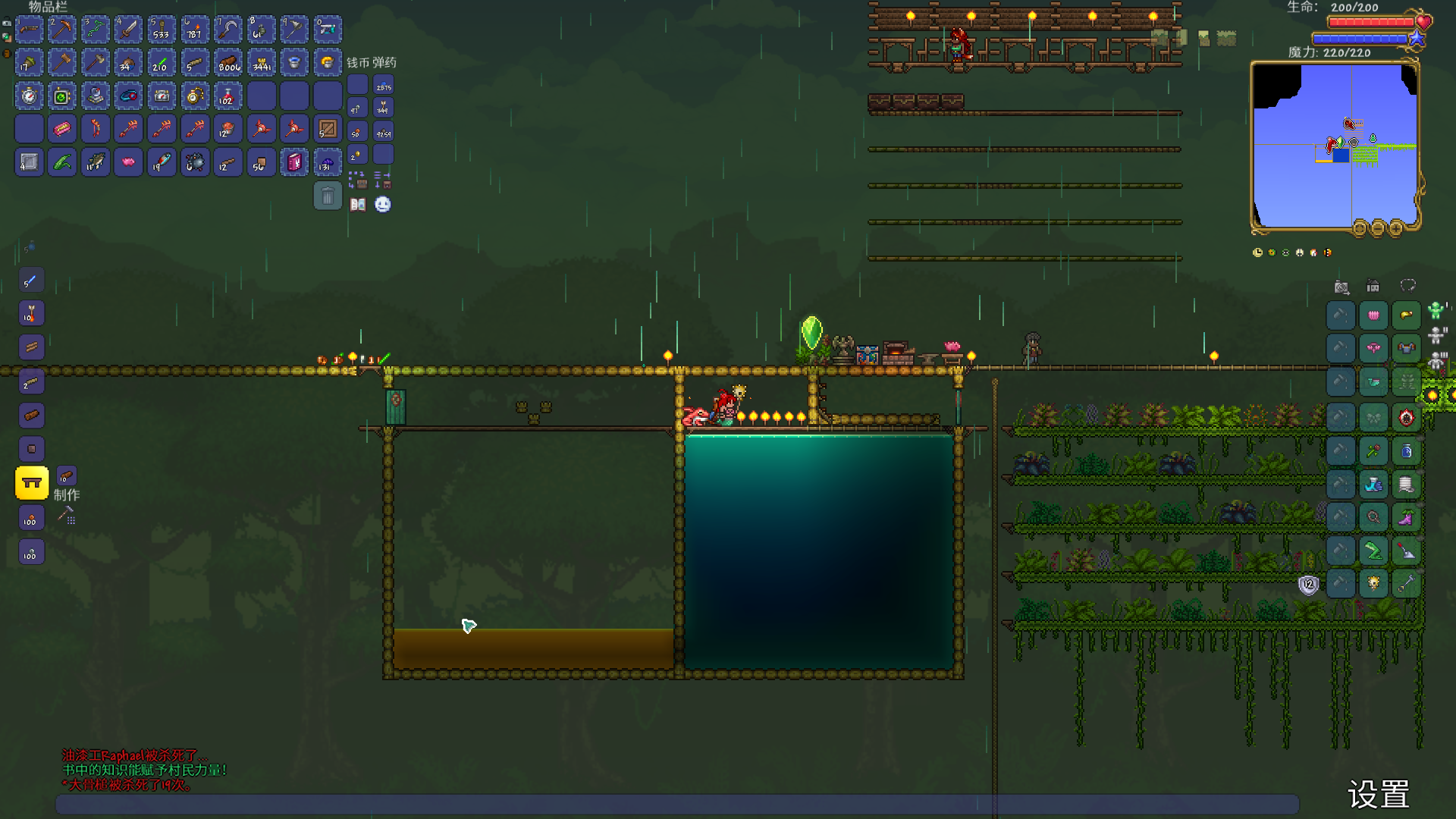Pick the torch stack of 787
Screen dimensions: 1456x819
coord(195,30)
